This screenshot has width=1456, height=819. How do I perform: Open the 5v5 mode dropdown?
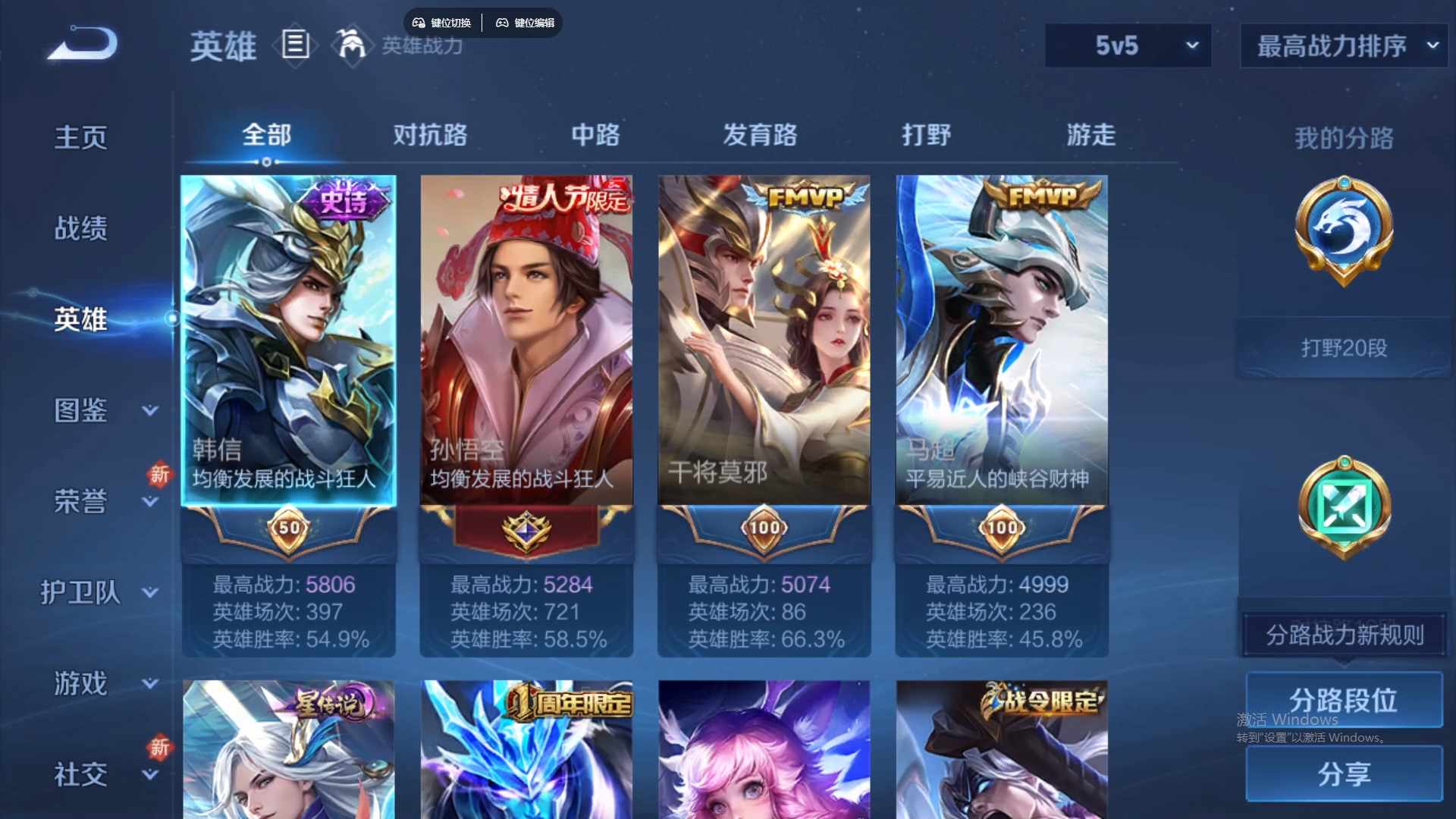tap(1128, 45)
